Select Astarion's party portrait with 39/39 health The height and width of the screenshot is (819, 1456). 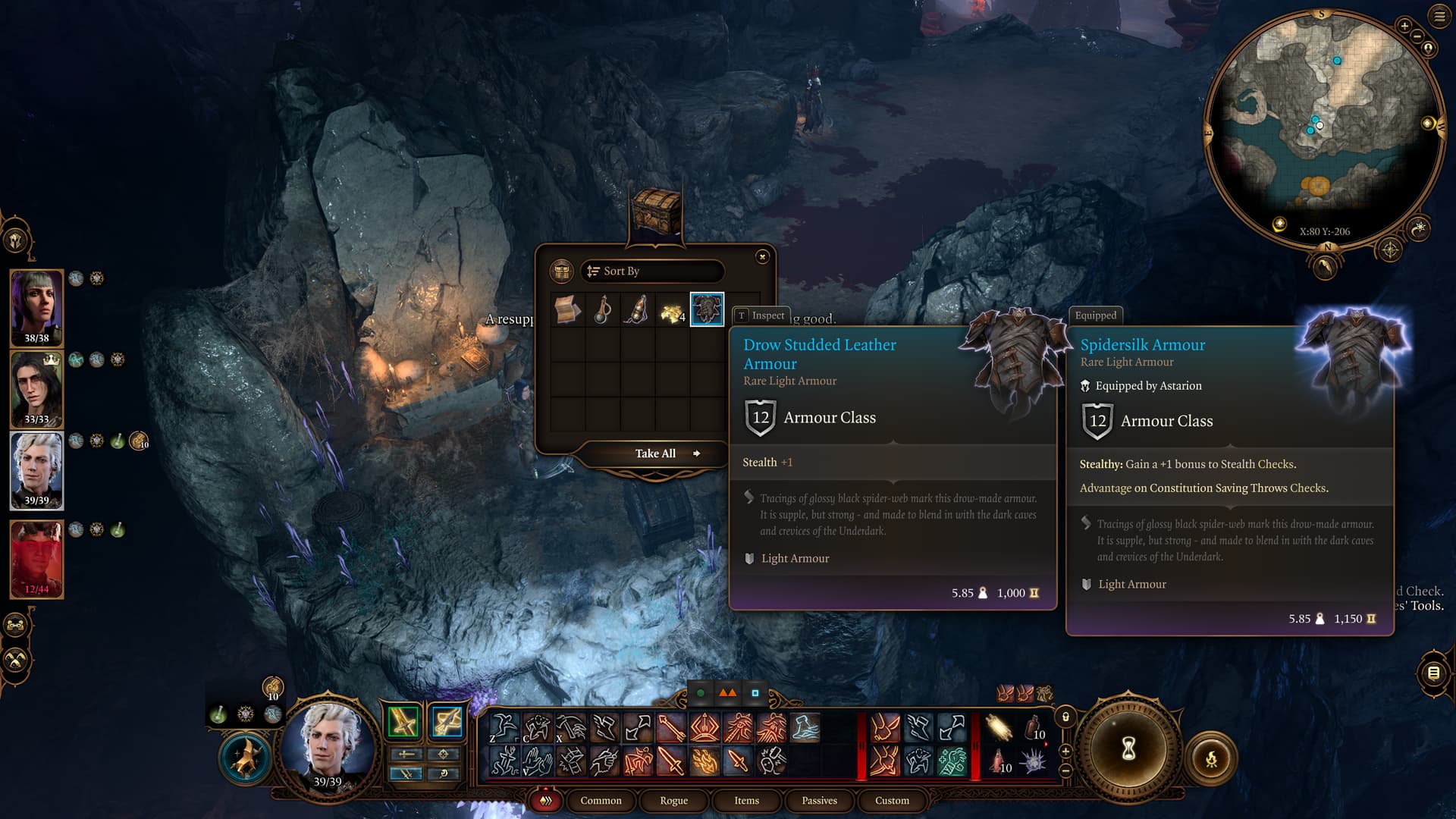[36, 469]
